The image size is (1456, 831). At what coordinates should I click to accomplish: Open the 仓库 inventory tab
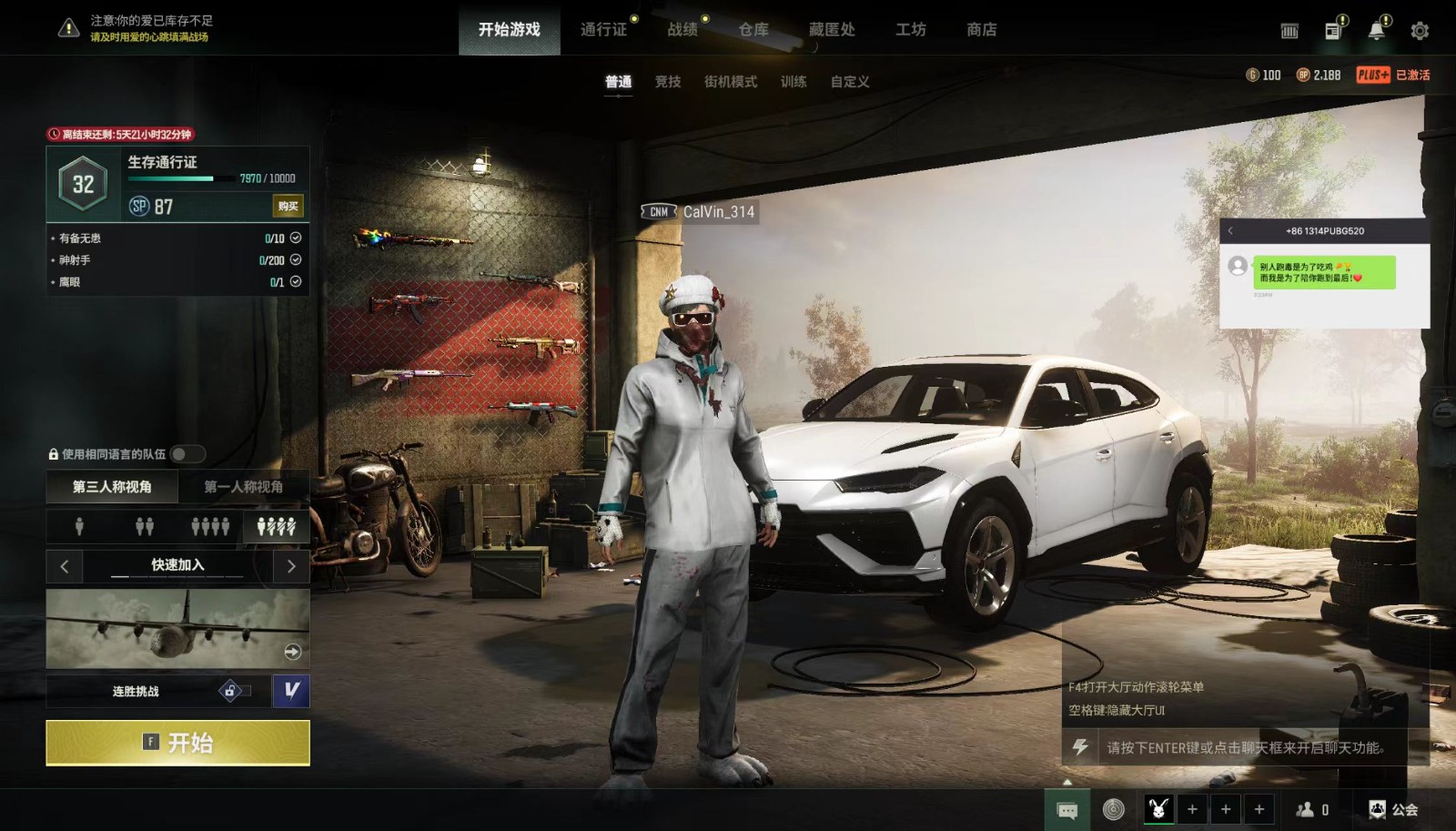click(x=753, y=30)
